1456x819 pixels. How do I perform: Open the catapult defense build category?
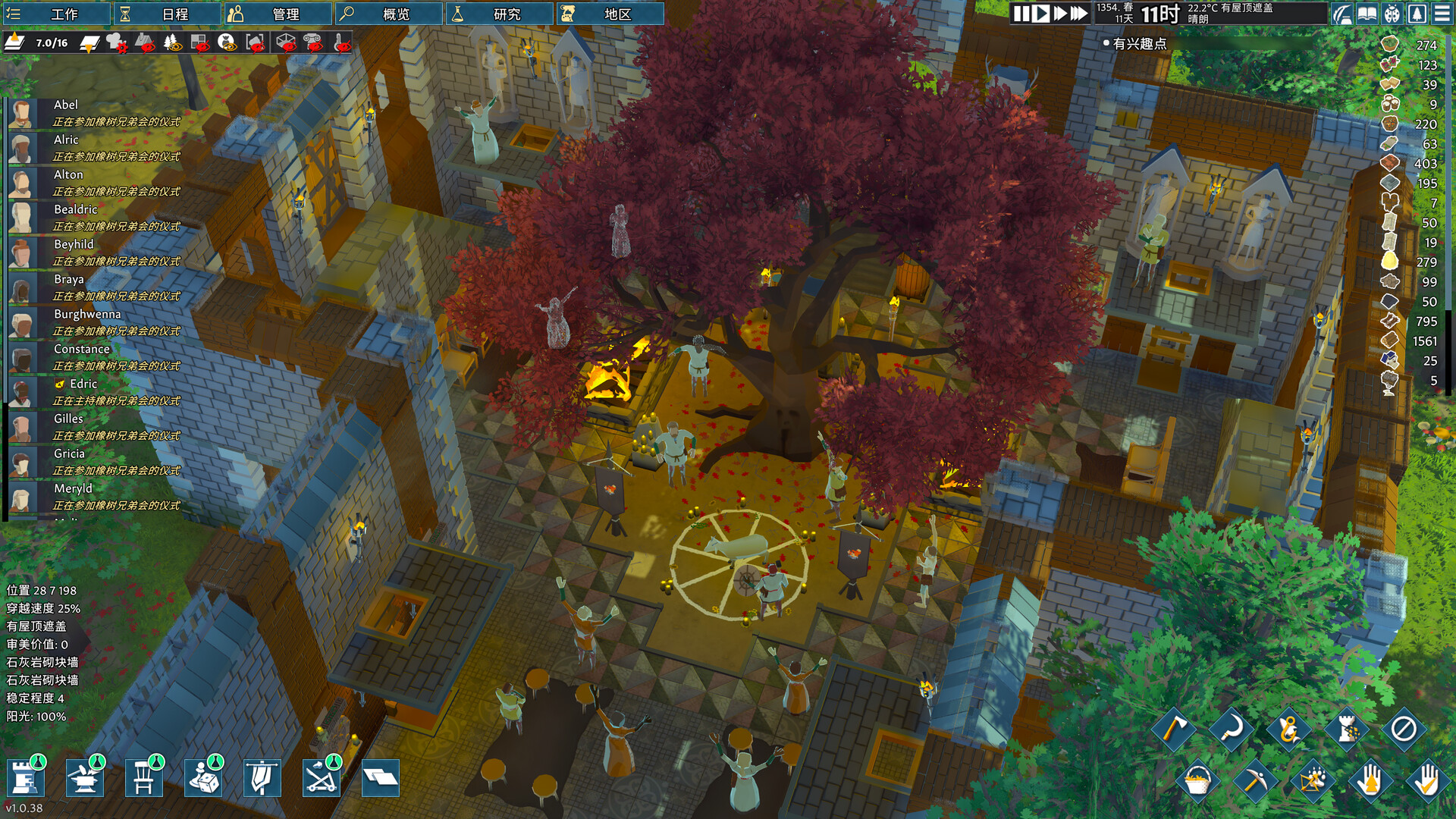tap(321, 777)
